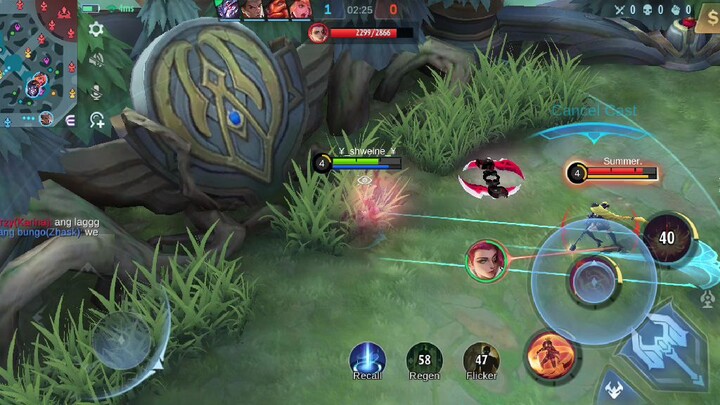Open the settings gear icon
The height and width of the screenshot is (405, 720).
tap(96, 30)
